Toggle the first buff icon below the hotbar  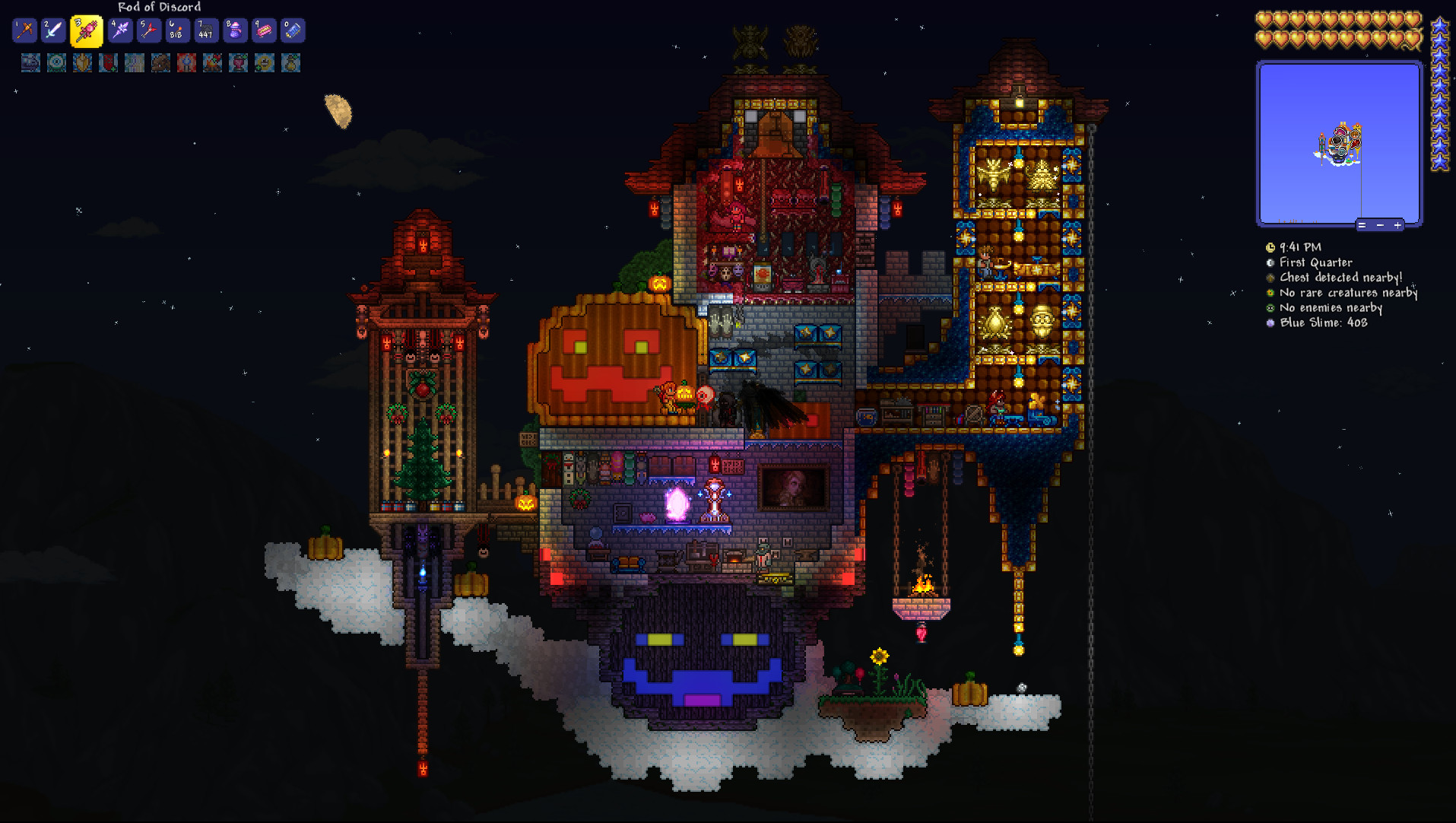pyautogui.click(x=30, y=63)
